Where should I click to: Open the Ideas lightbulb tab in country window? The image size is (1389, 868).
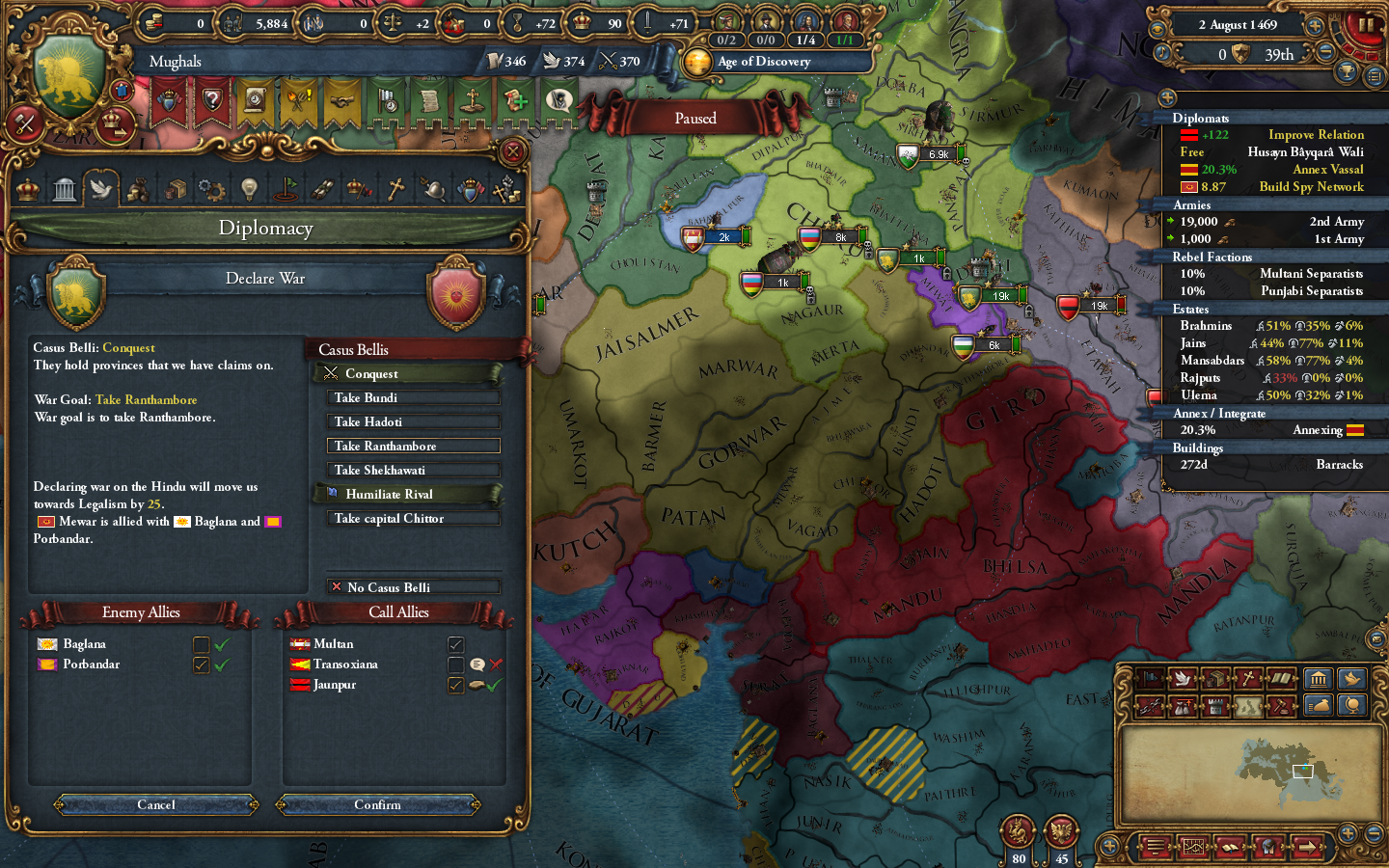coord(248,189)
